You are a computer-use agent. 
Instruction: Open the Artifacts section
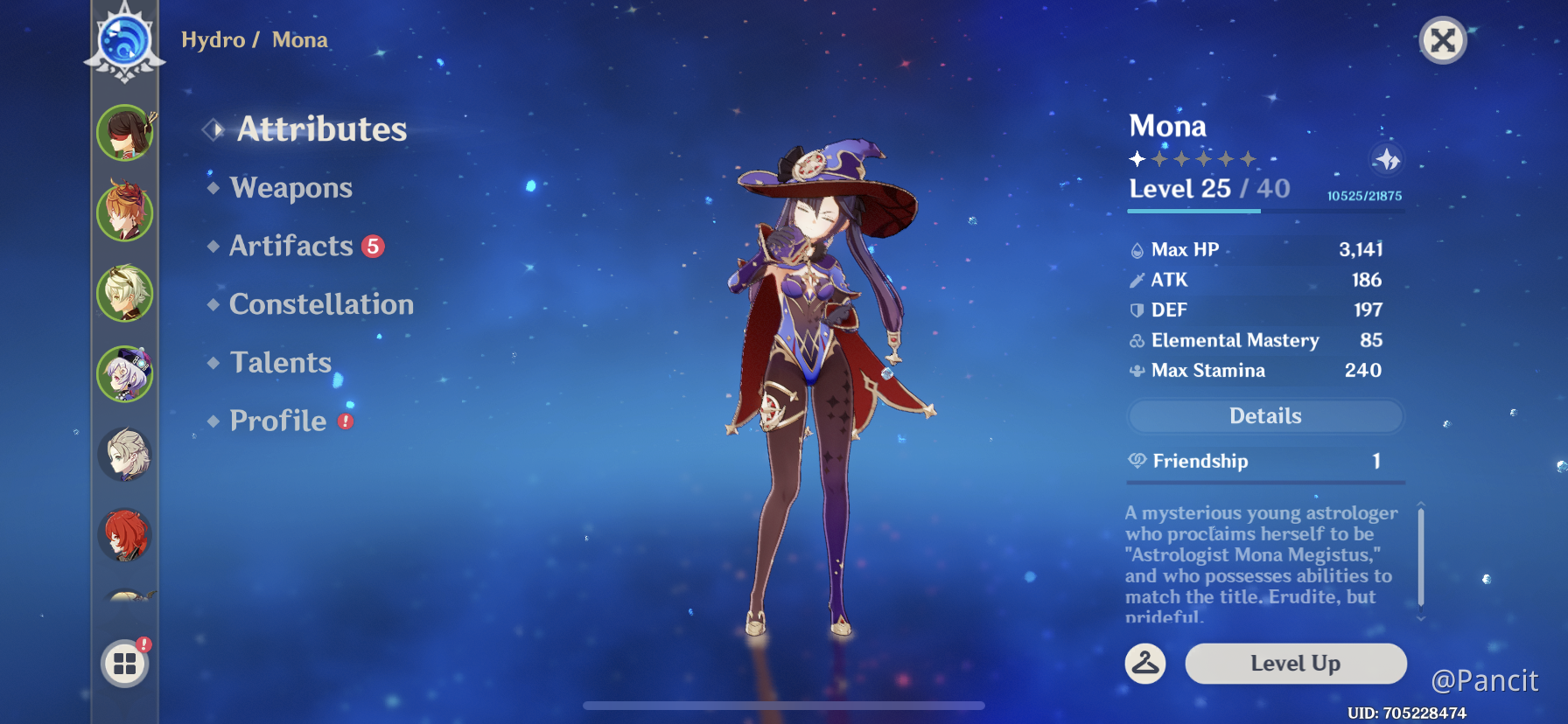click(291, 247)
